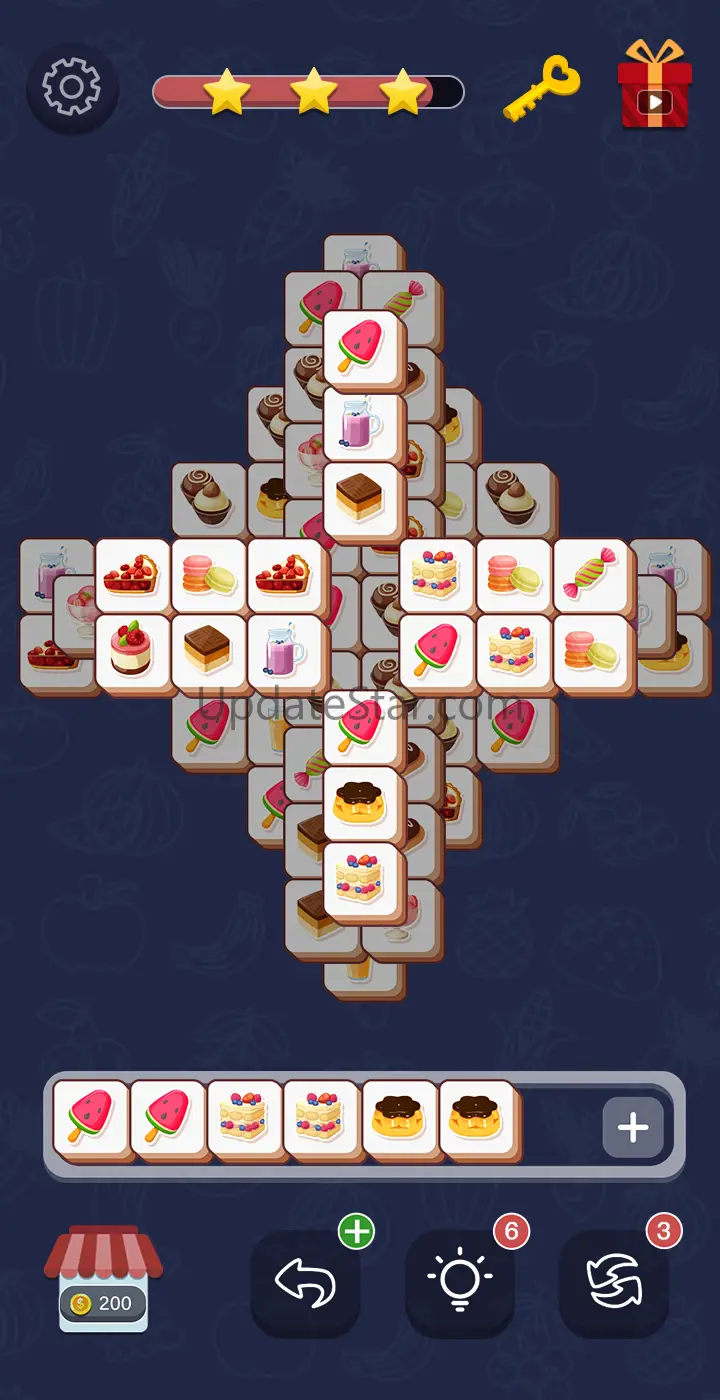Add an extra tray slot with the plus button
This screenshot has height=1400, width=720.
(x=632, y=1127)
